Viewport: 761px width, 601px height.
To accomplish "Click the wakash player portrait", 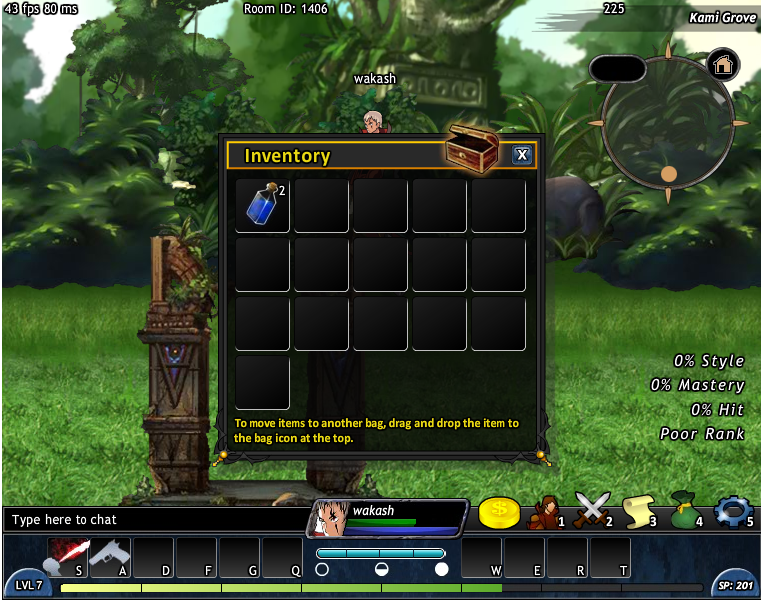I will (x=329, y=518).
